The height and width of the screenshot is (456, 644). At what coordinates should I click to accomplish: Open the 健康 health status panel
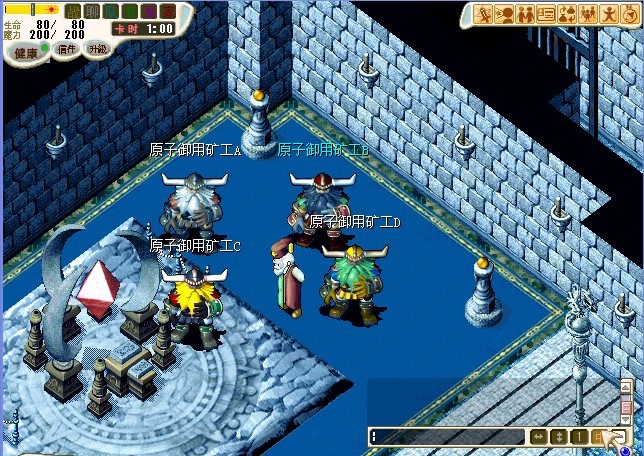[x=25, y=53]
